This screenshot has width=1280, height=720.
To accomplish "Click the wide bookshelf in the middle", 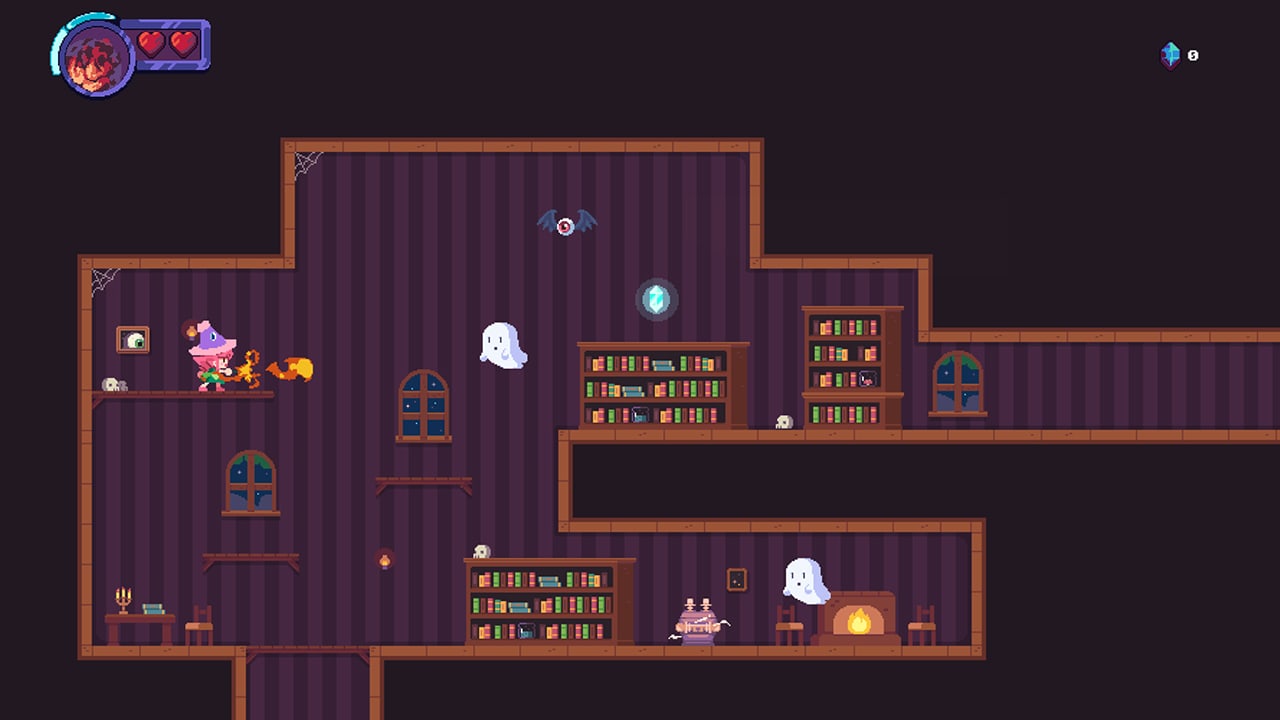I will (663, 385).
